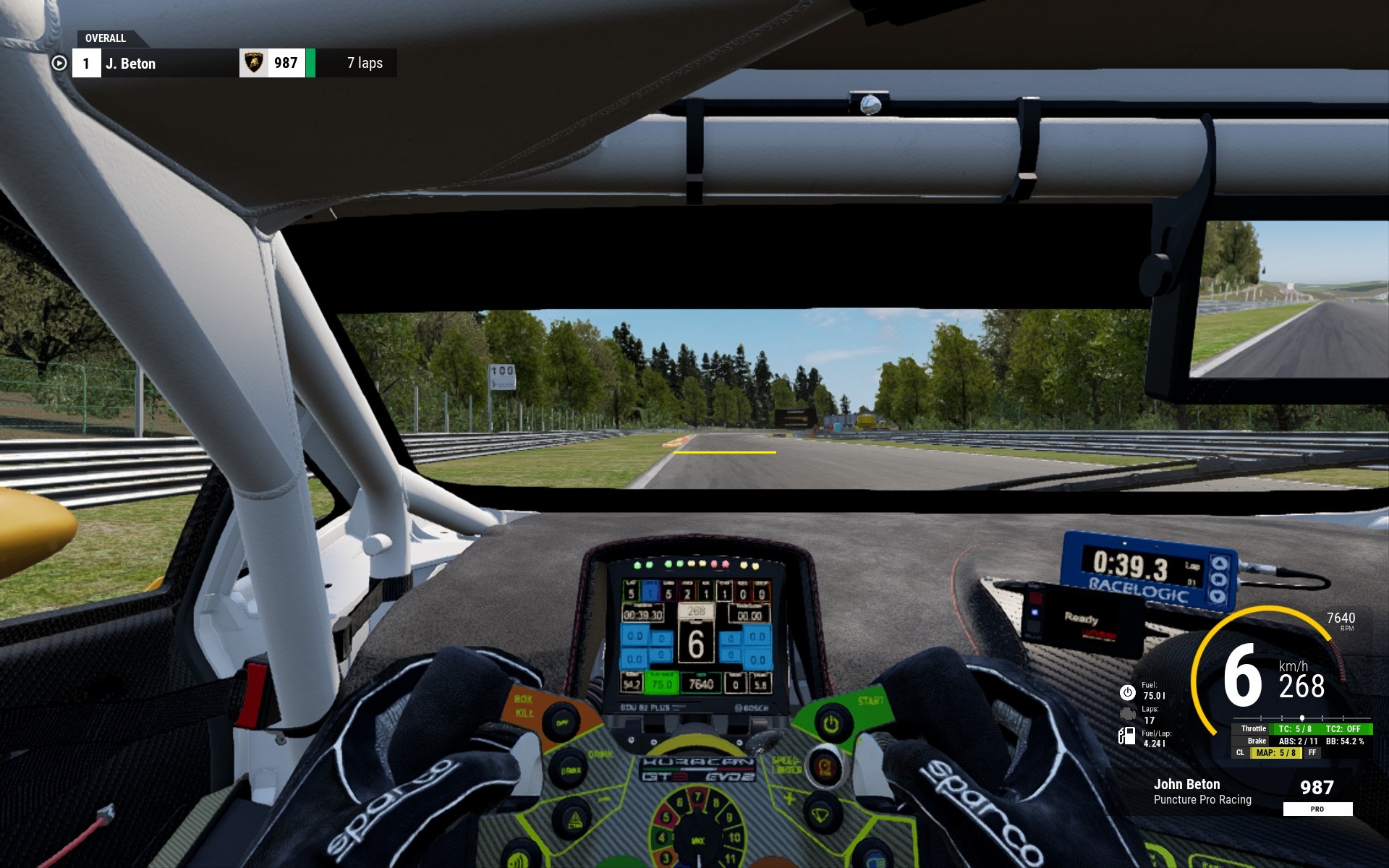Open the OVERALL standings tab

point(106,38)
